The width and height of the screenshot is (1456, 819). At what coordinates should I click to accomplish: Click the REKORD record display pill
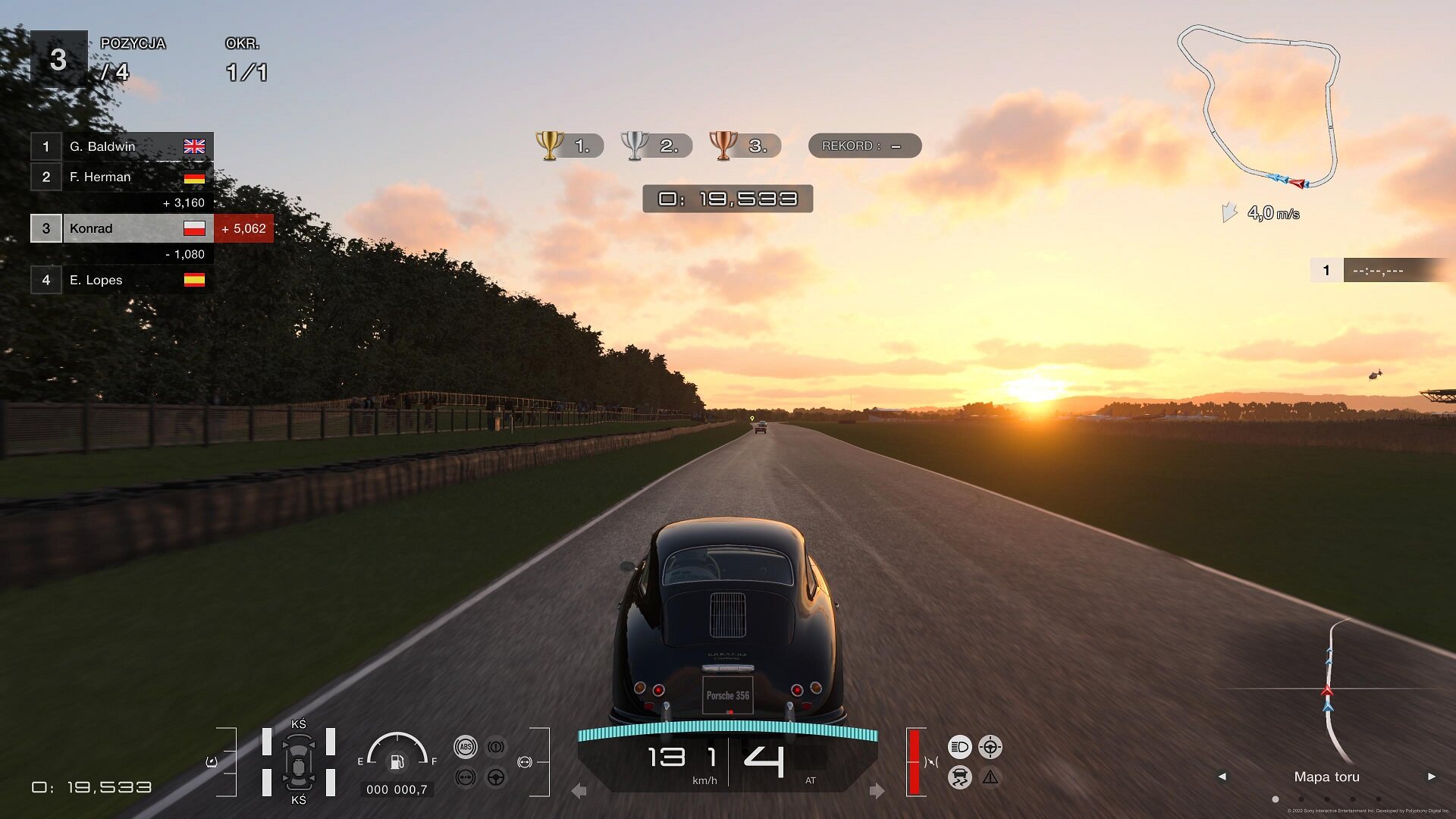[x=864, y=146]
